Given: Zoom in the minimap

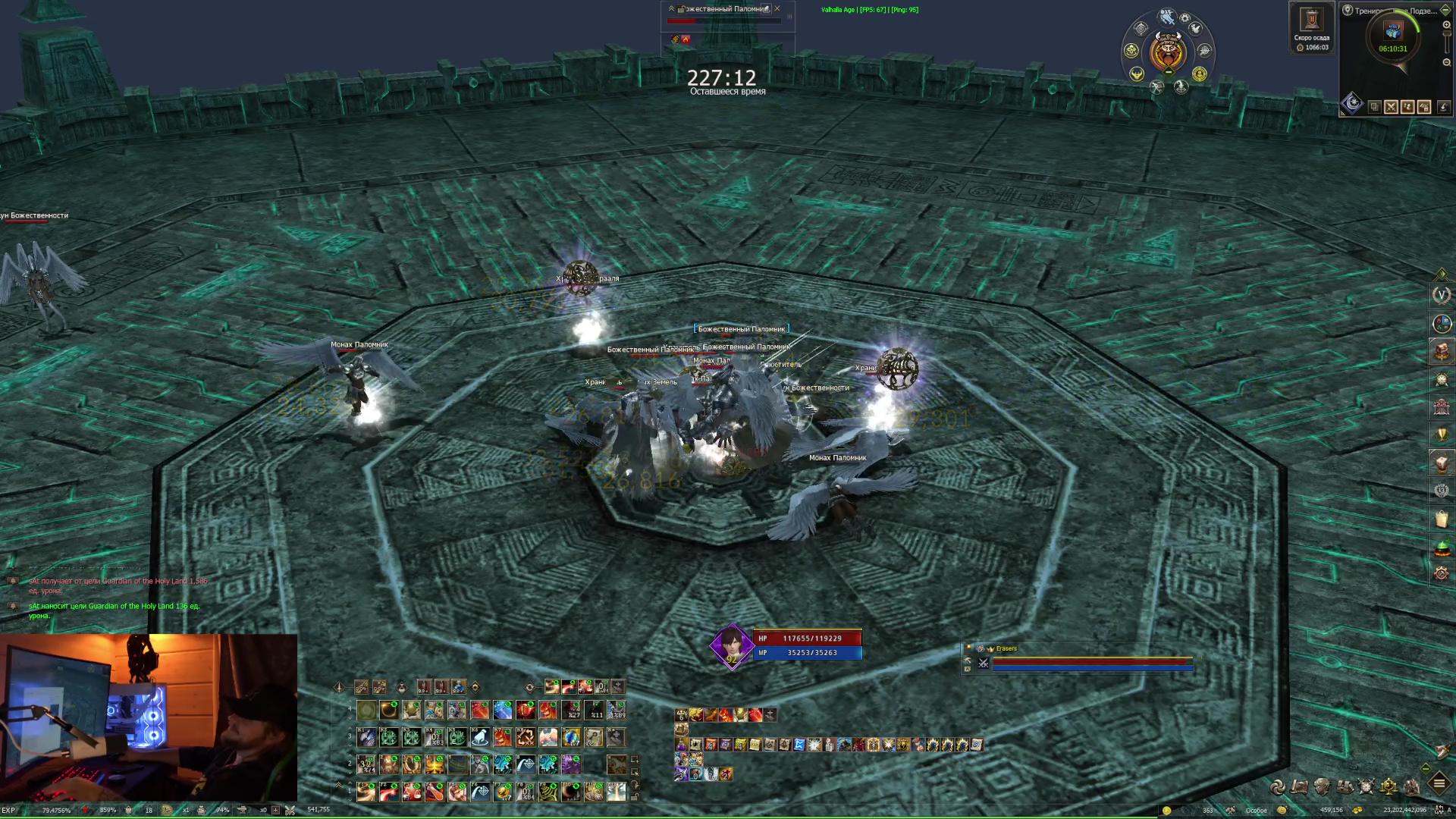Looking at the screenshot, I should tap(1446, 25).
